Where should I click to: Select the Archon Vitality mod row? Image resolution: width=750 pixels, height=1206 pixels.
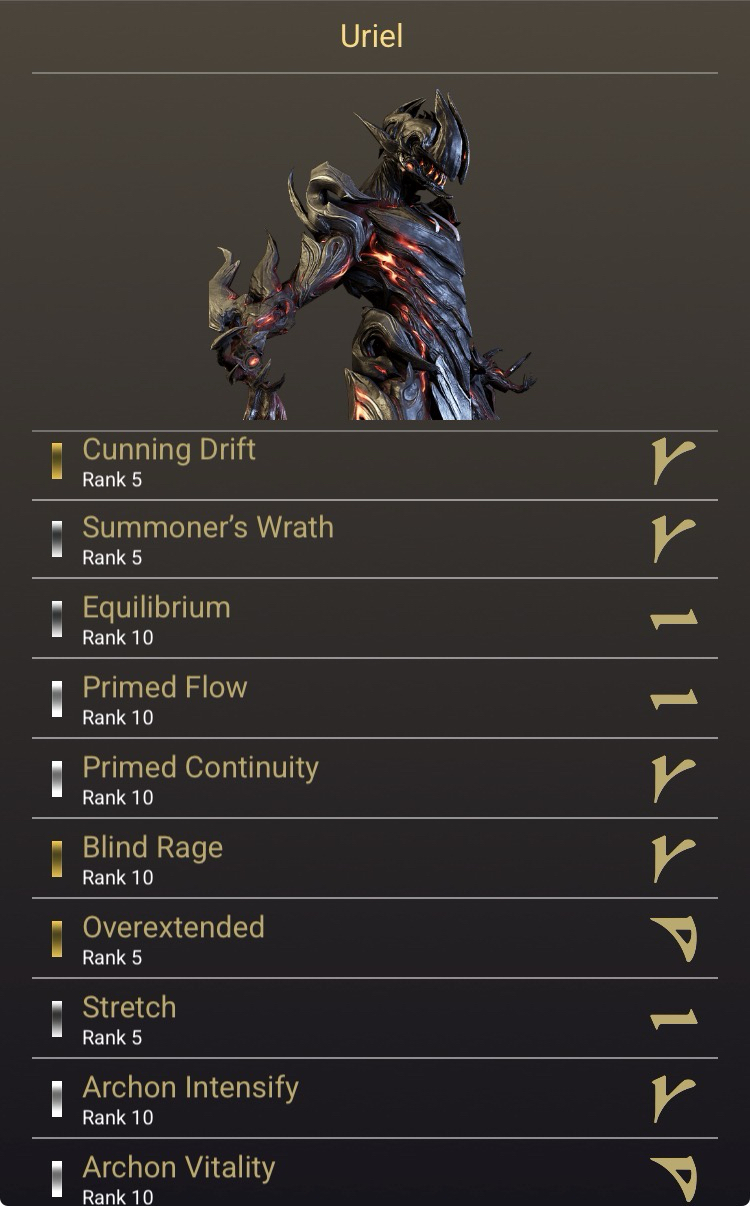point(374,1177)
